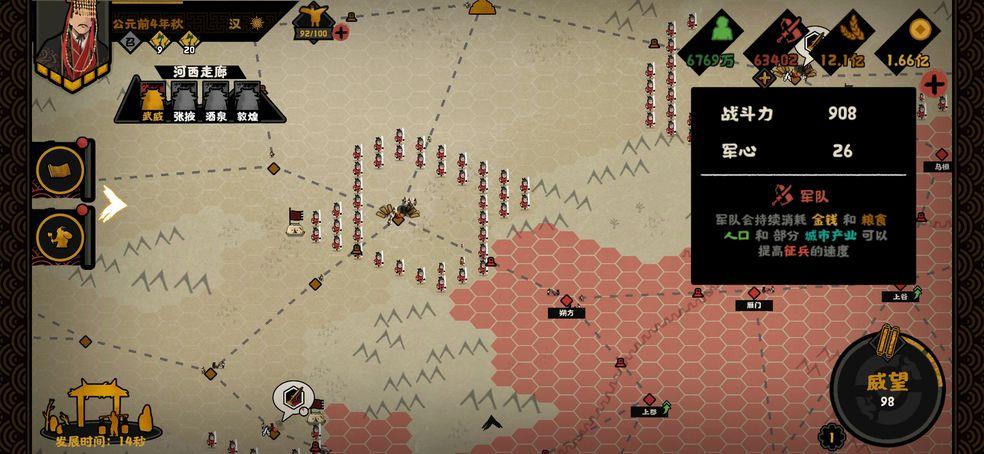Open the golden figure side button
Image resolution: width=984 pixels, height=454 pixels.
pos(60,236)
